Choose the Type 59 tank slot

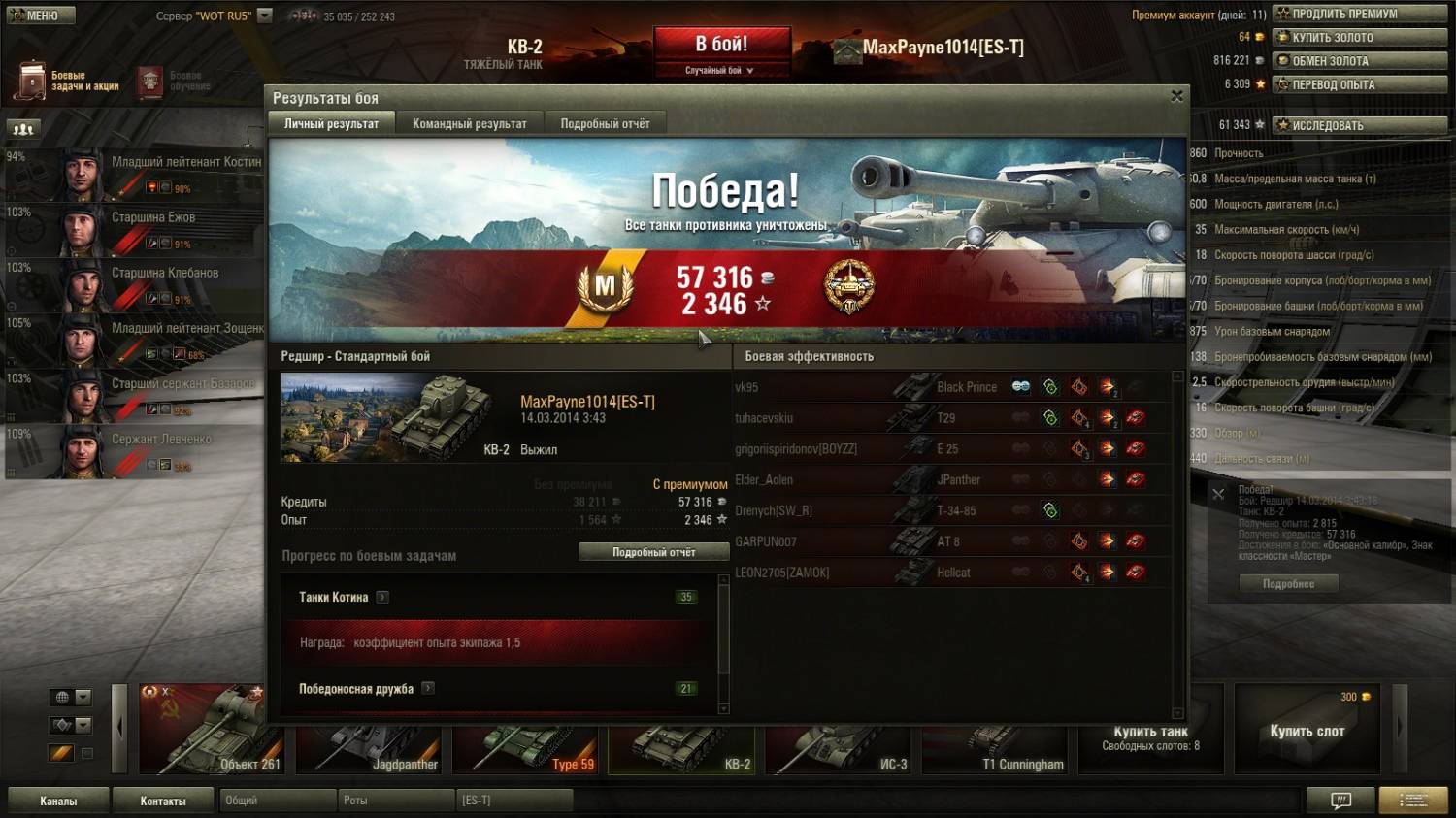(x=527, y=749)
